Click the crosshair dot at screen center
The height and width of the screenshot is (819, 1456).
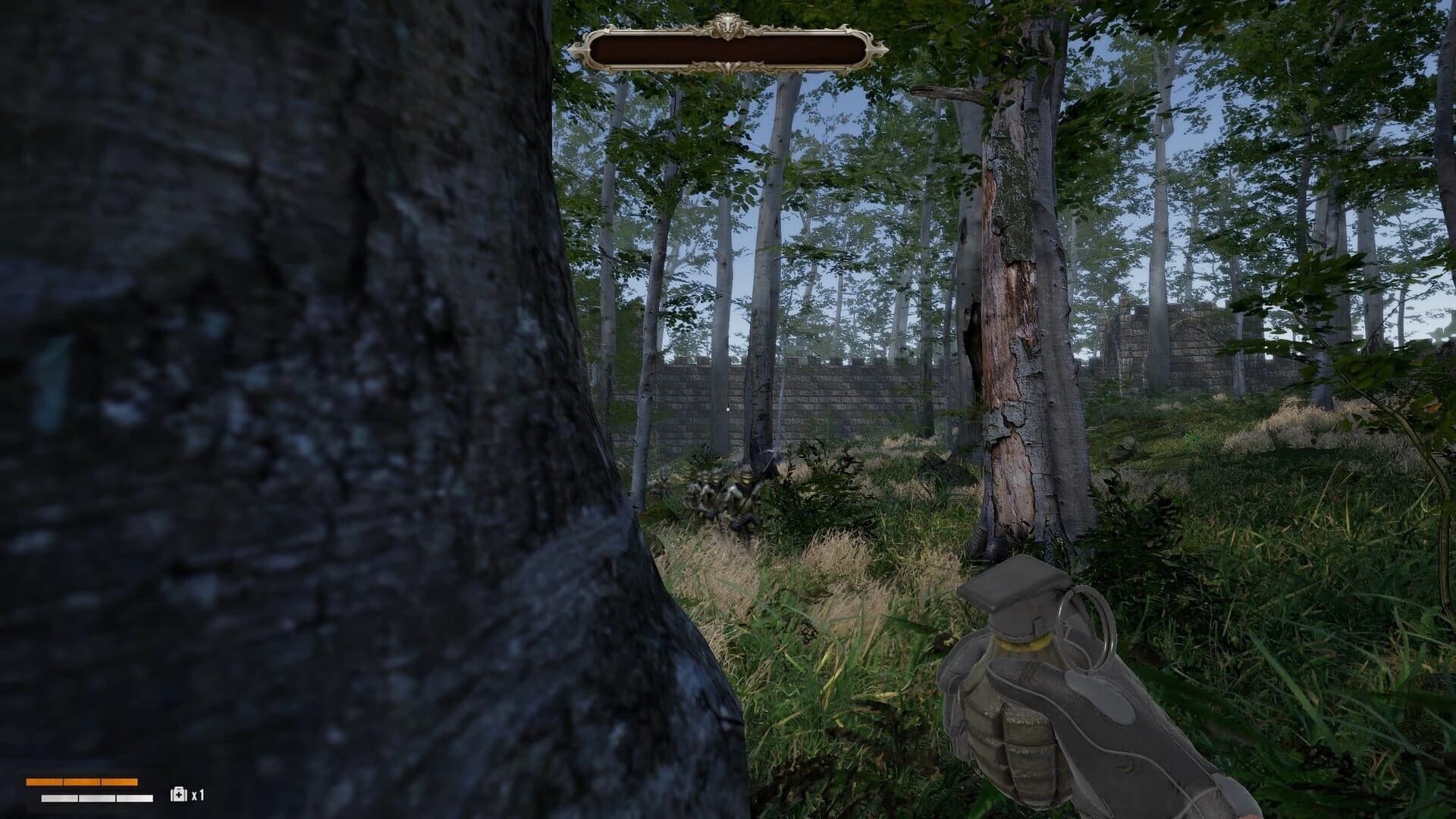pos(728,408)
